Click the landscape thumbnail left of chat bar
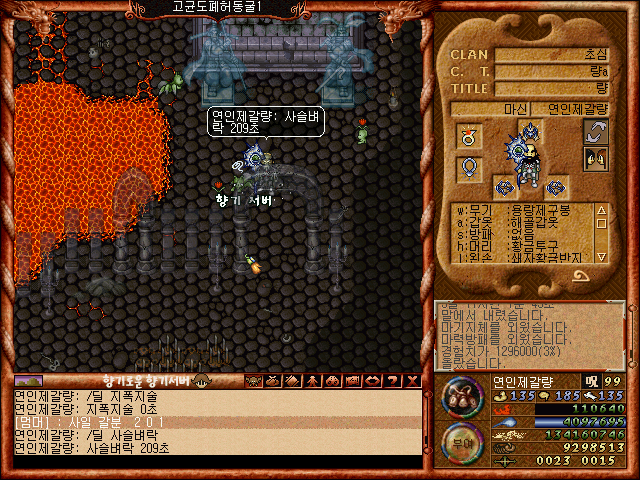Screen dimensions: 640x480 (x=29, y=381)
